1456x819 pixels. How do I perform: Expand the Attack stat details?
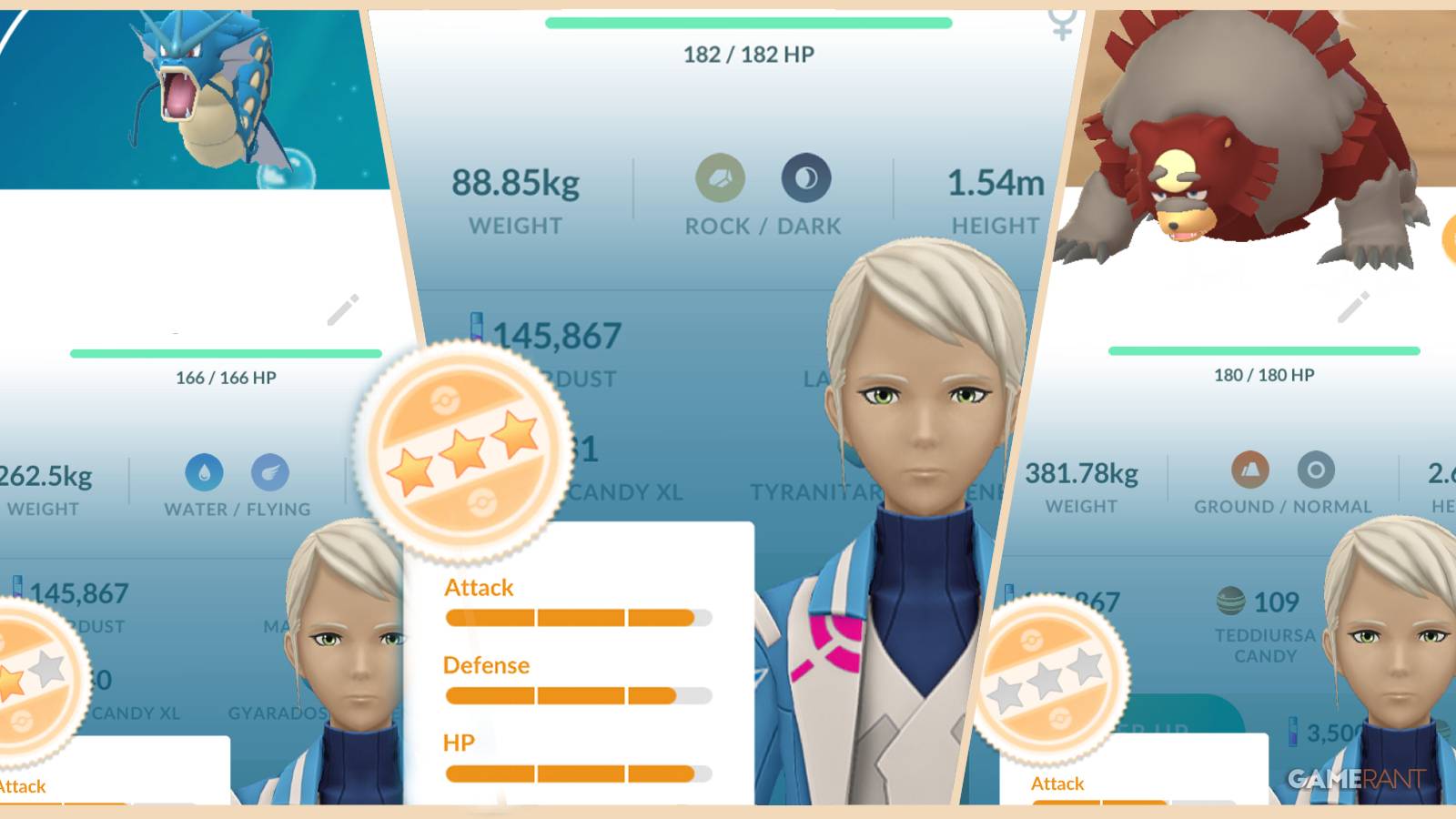[478, 588]
